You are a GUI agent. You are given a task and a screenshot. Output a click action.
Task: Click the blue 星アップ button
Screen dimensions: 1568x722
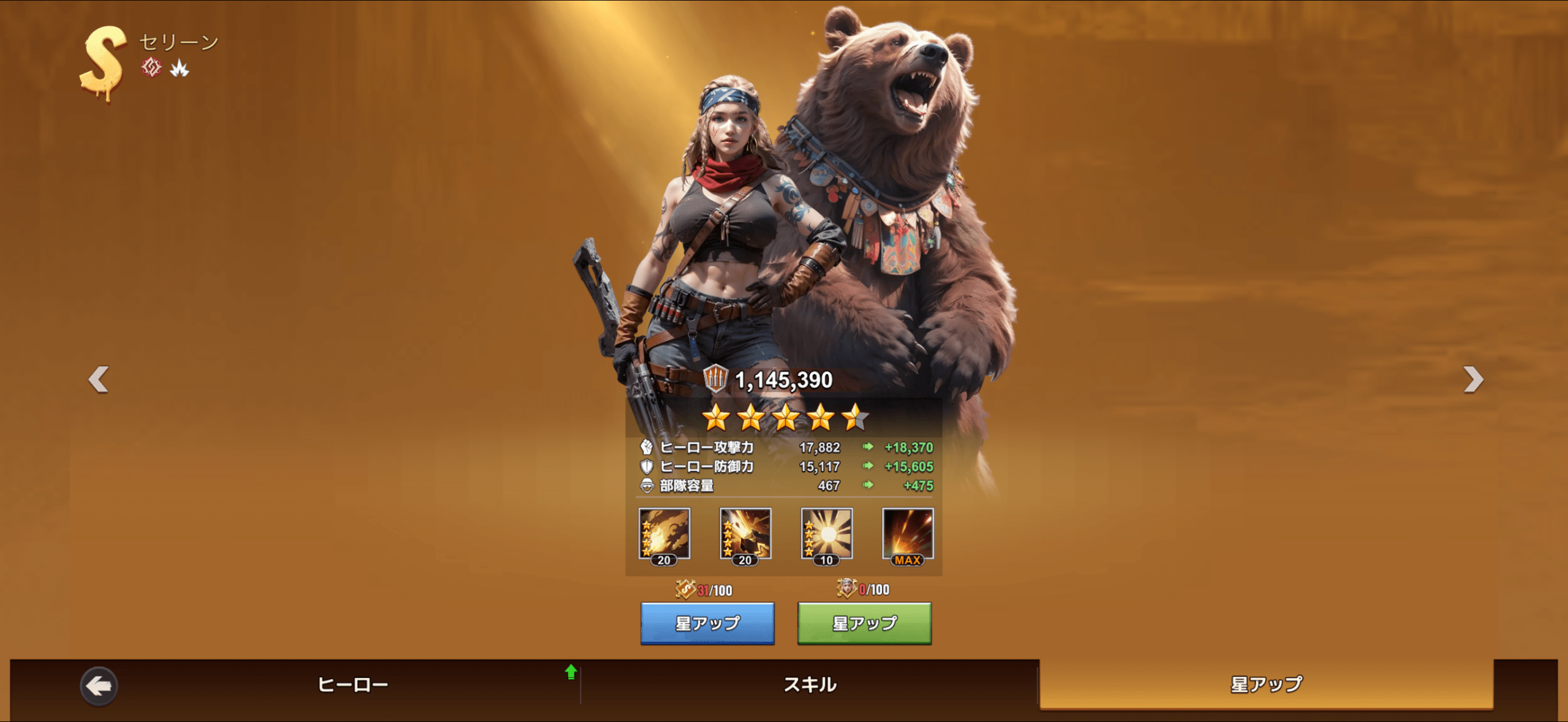point(707,623)
